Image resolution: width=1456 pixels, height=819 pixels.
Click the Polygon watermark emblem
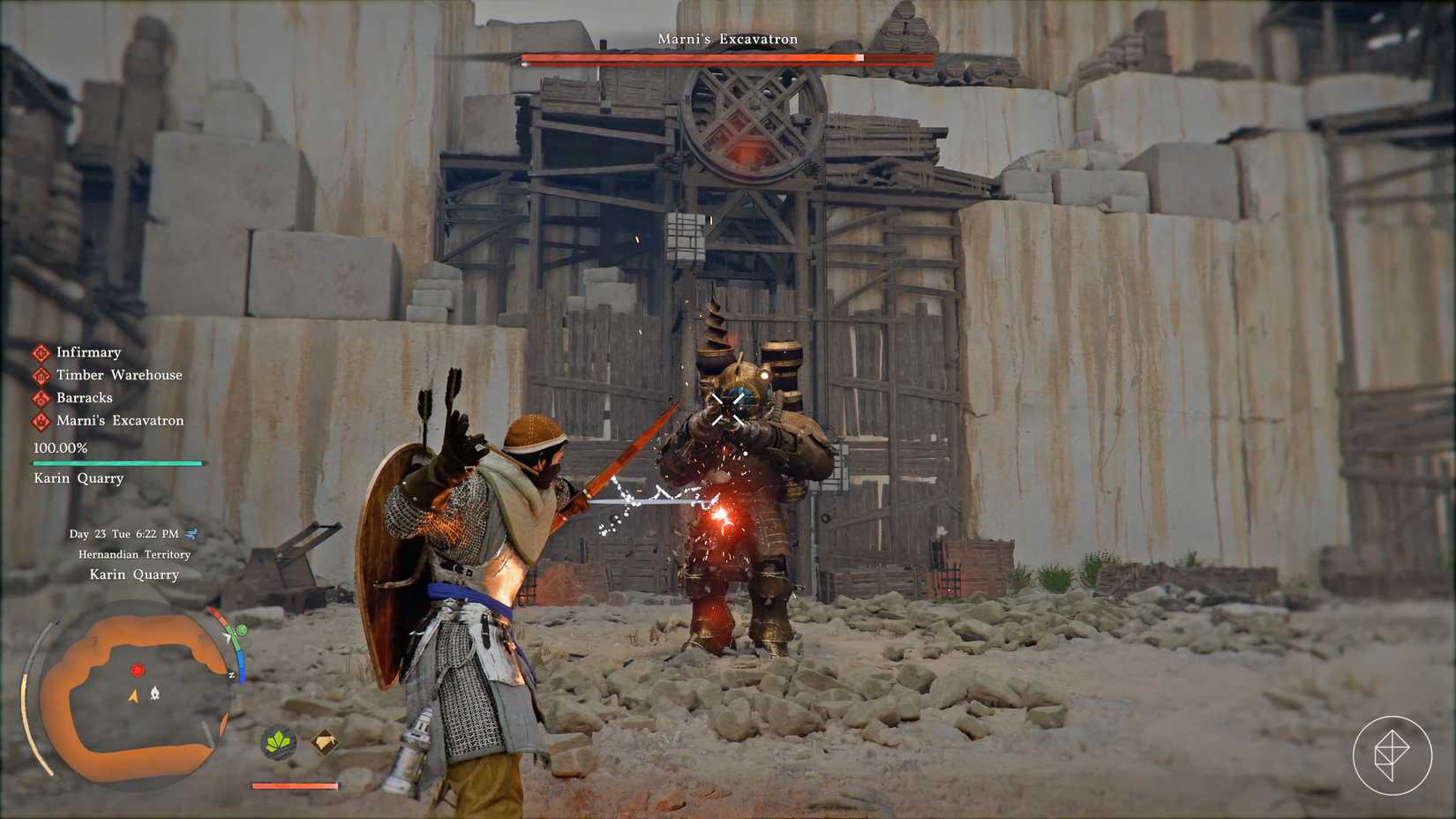click(1392, 750)
